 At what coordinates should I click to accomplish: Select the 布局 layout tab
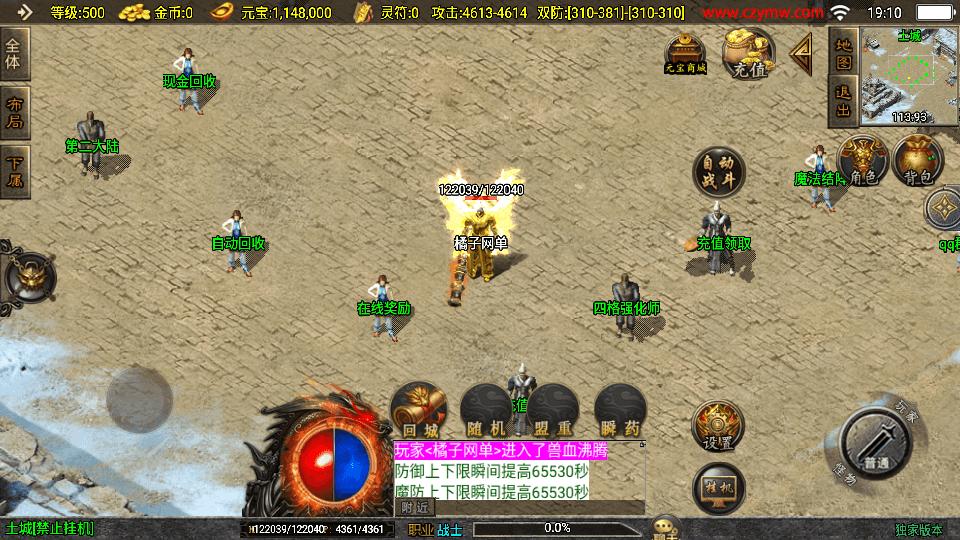point(15,112)
